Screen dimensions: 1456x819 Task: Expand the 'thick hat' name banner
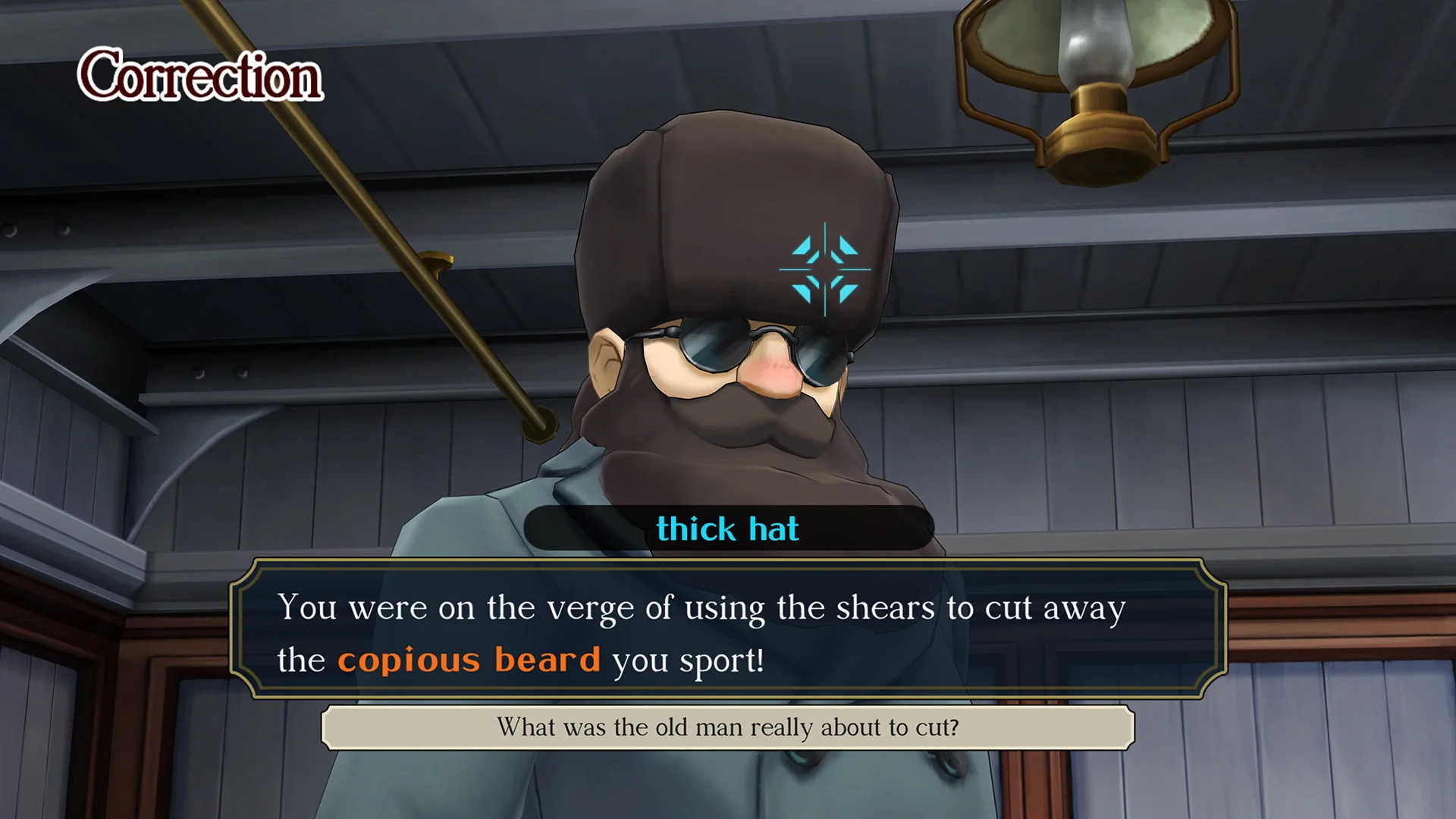728,529
